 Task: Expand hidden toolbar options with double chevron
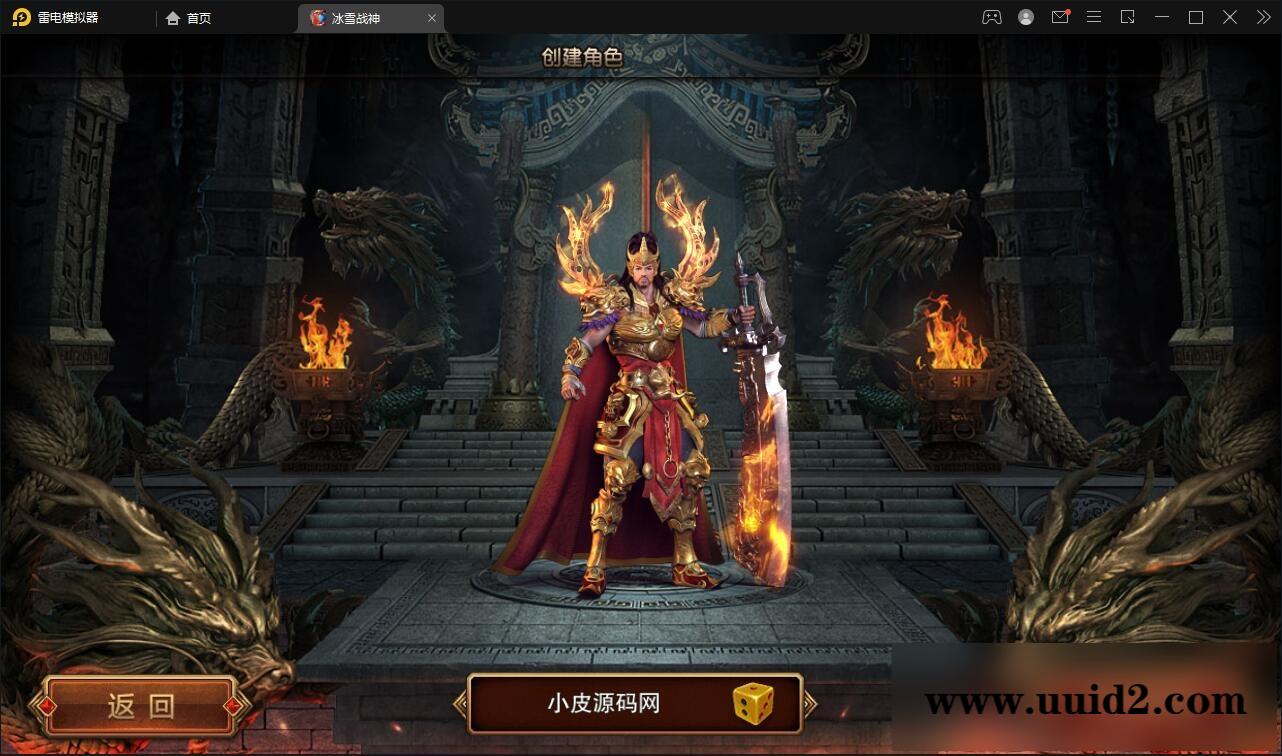tap(1262, 17)
